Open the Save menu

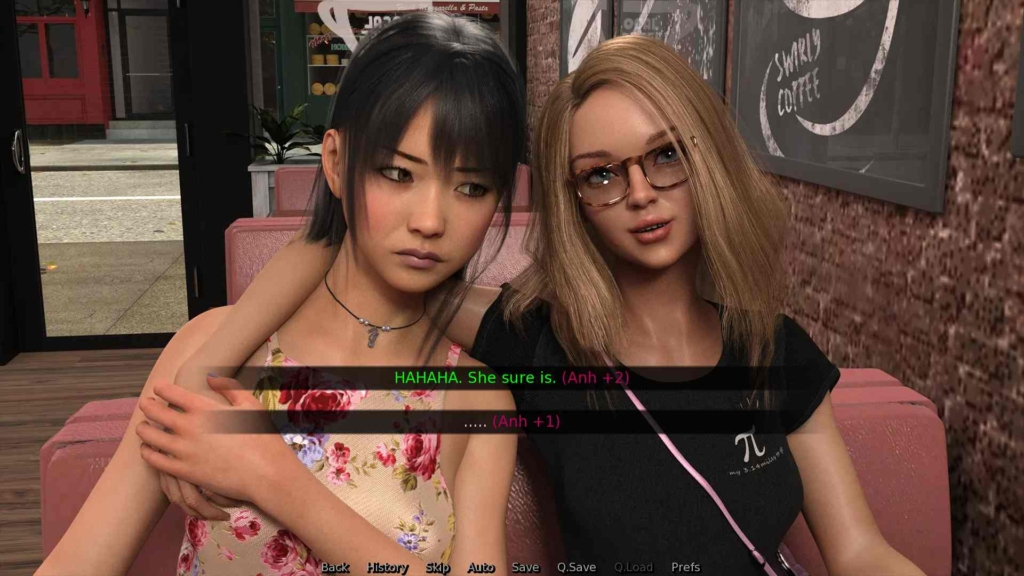pos(525,567)
